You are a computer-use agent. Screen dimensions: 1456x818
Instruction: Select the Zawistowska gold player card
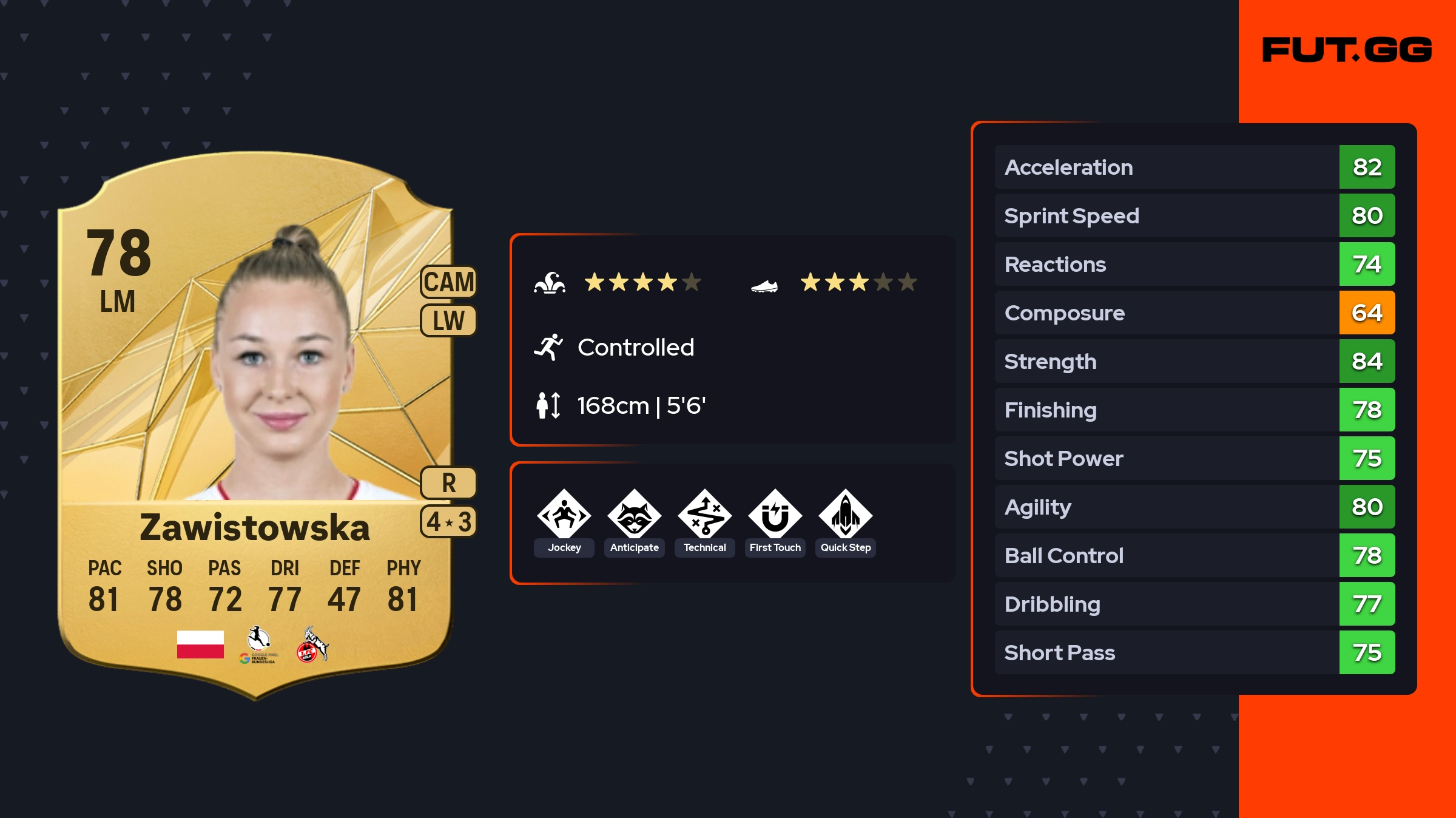(x=255, y=425)
